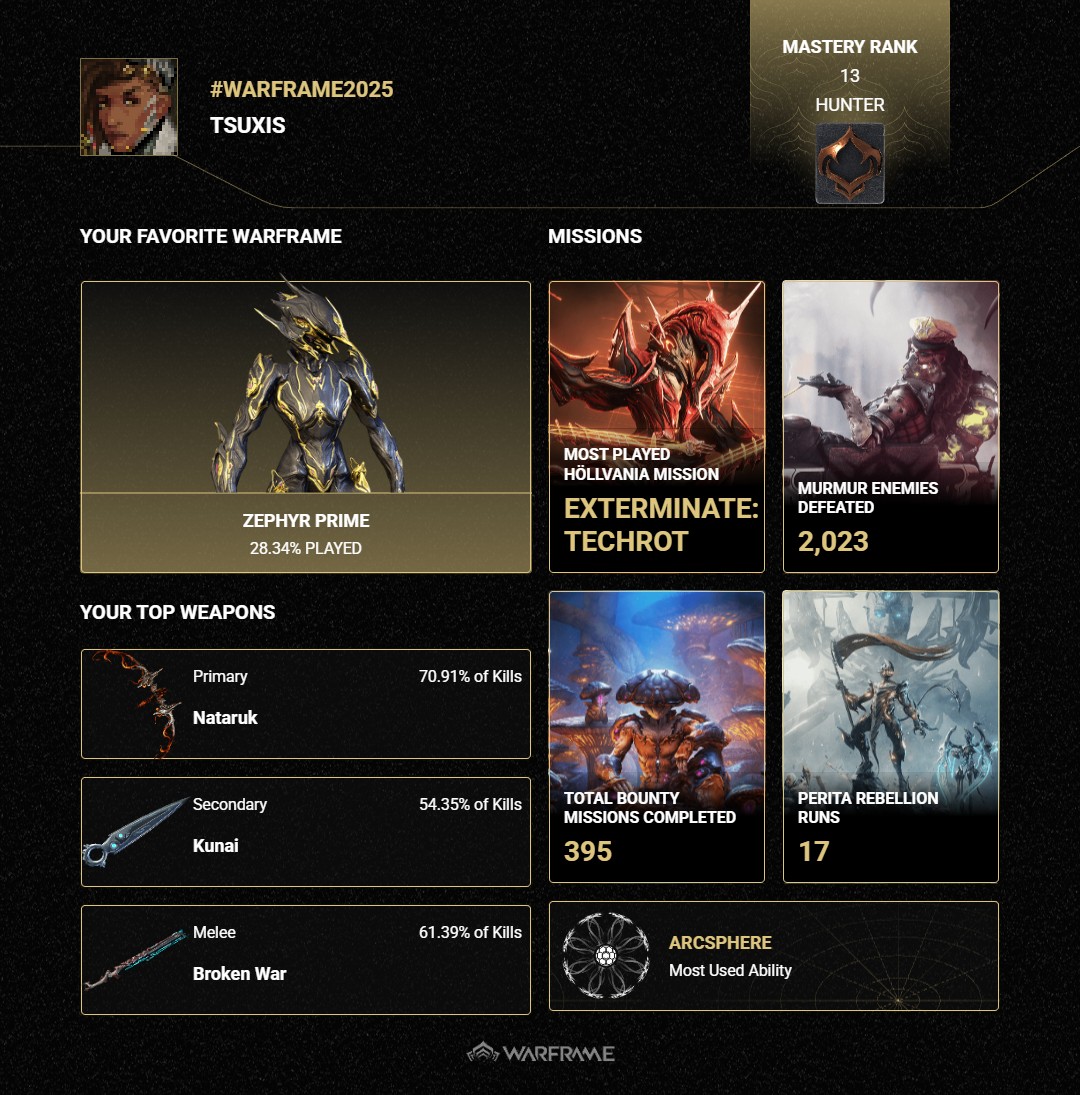Select the Perita Rebellion Runs card
This screenshot has height=1095, width=1080.
pyautogui.click(x=890, y=736)
